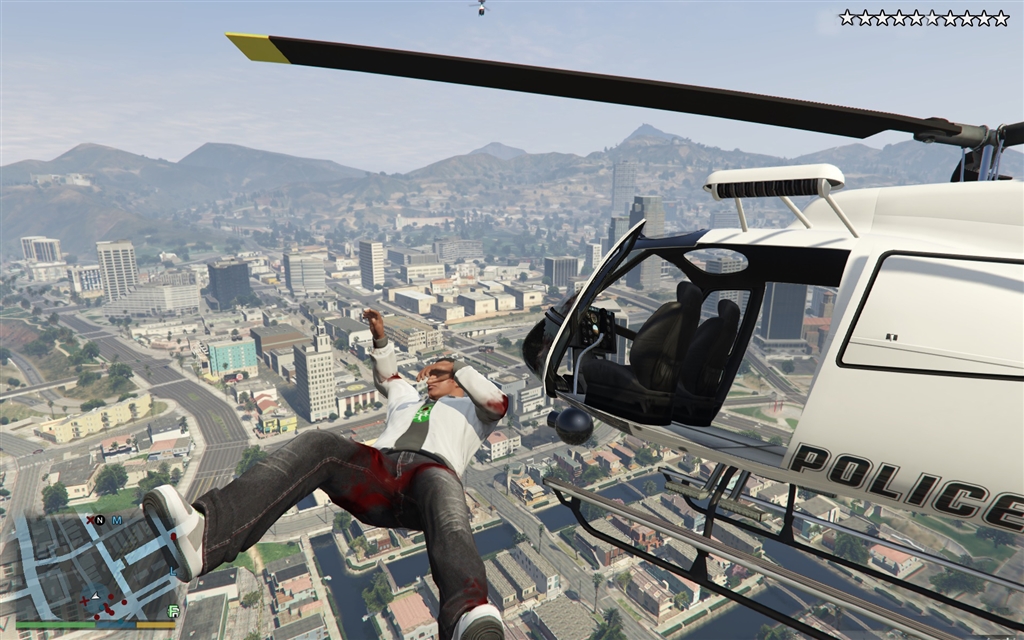Select the blue L blip on the minimap
Viewport: 1024px width, 640px height.
[171, 572]
